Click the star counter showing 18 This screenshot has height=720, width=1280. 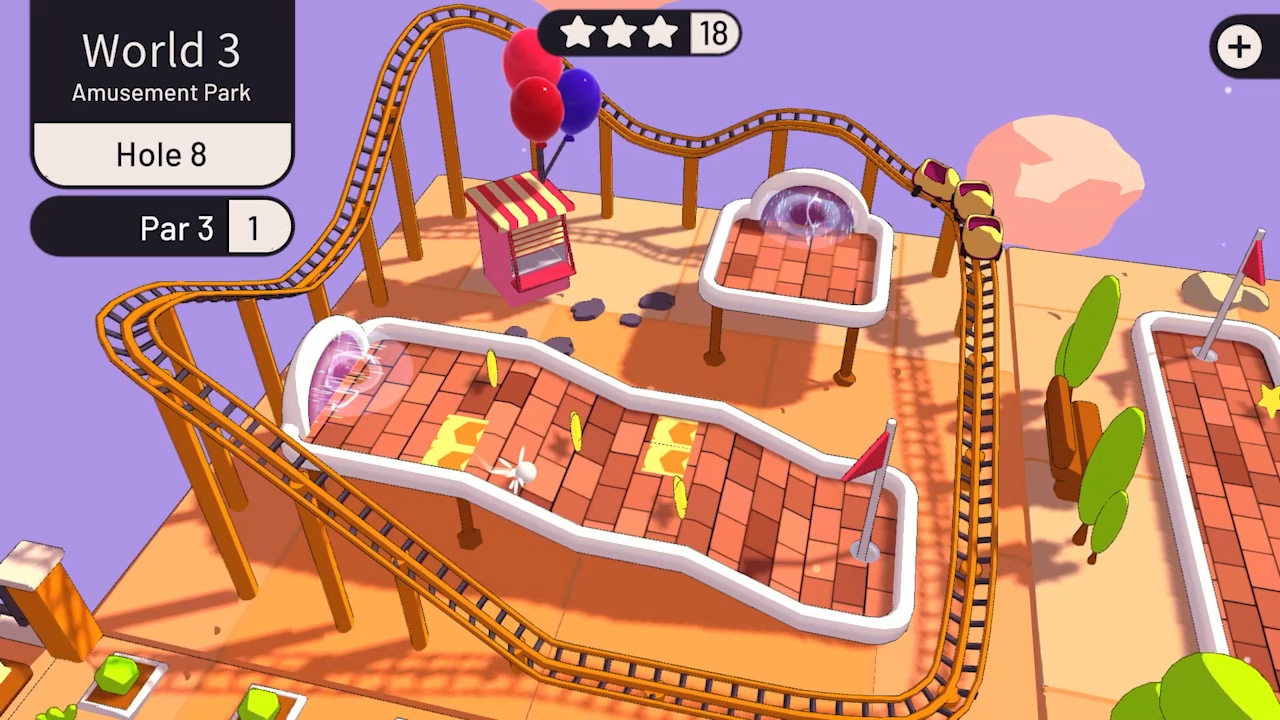click(716, 33)
